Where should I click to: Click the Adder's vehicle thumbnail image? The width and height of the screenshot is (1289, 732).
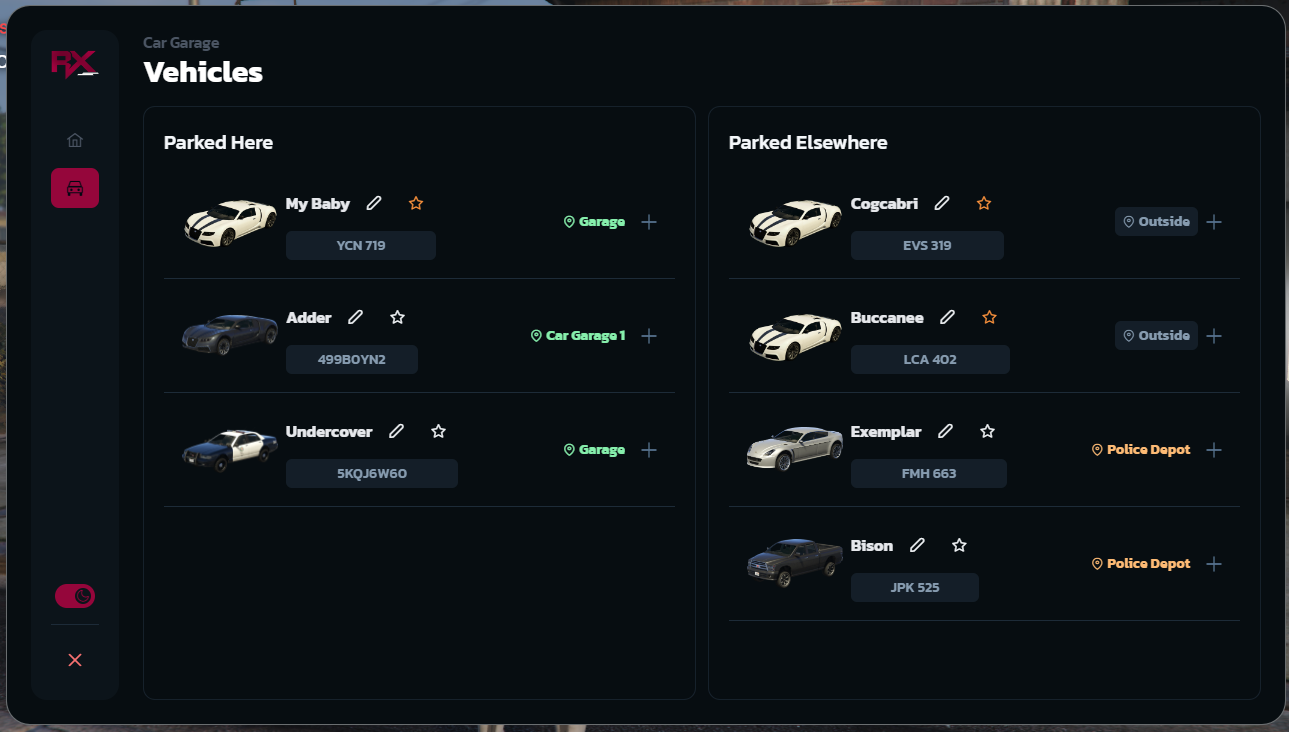[229, 333]
